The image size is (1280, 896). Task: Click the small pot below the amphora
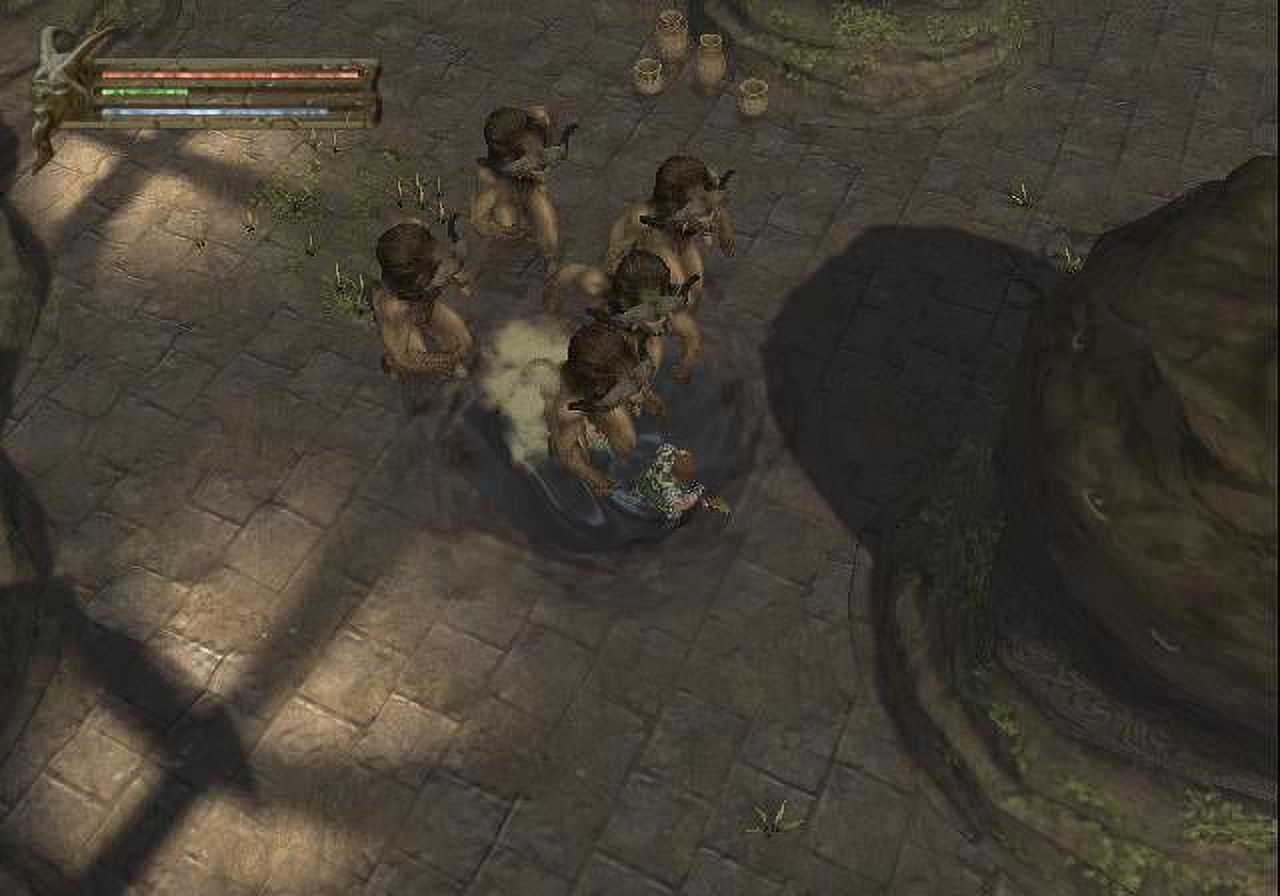pos(752,95)
